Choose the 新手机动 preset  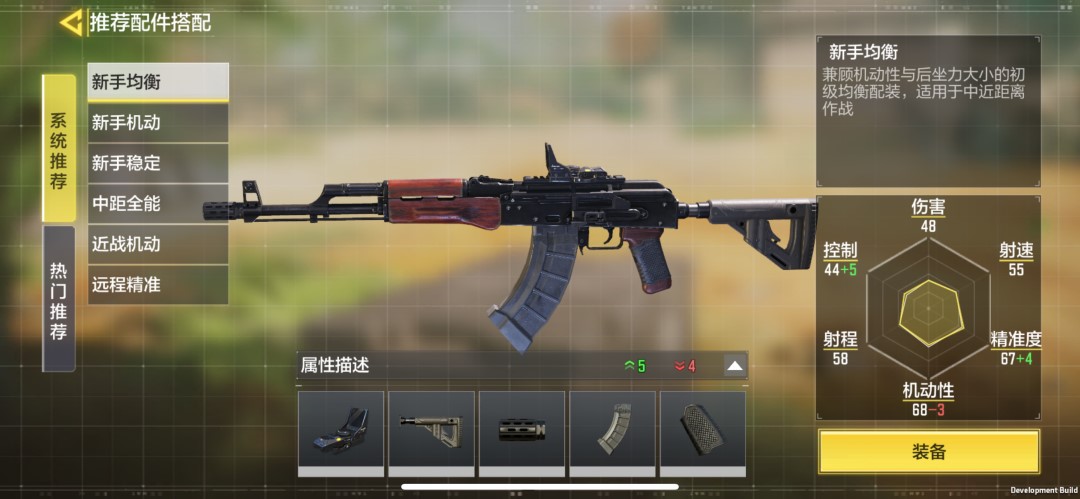pos(157,123)
